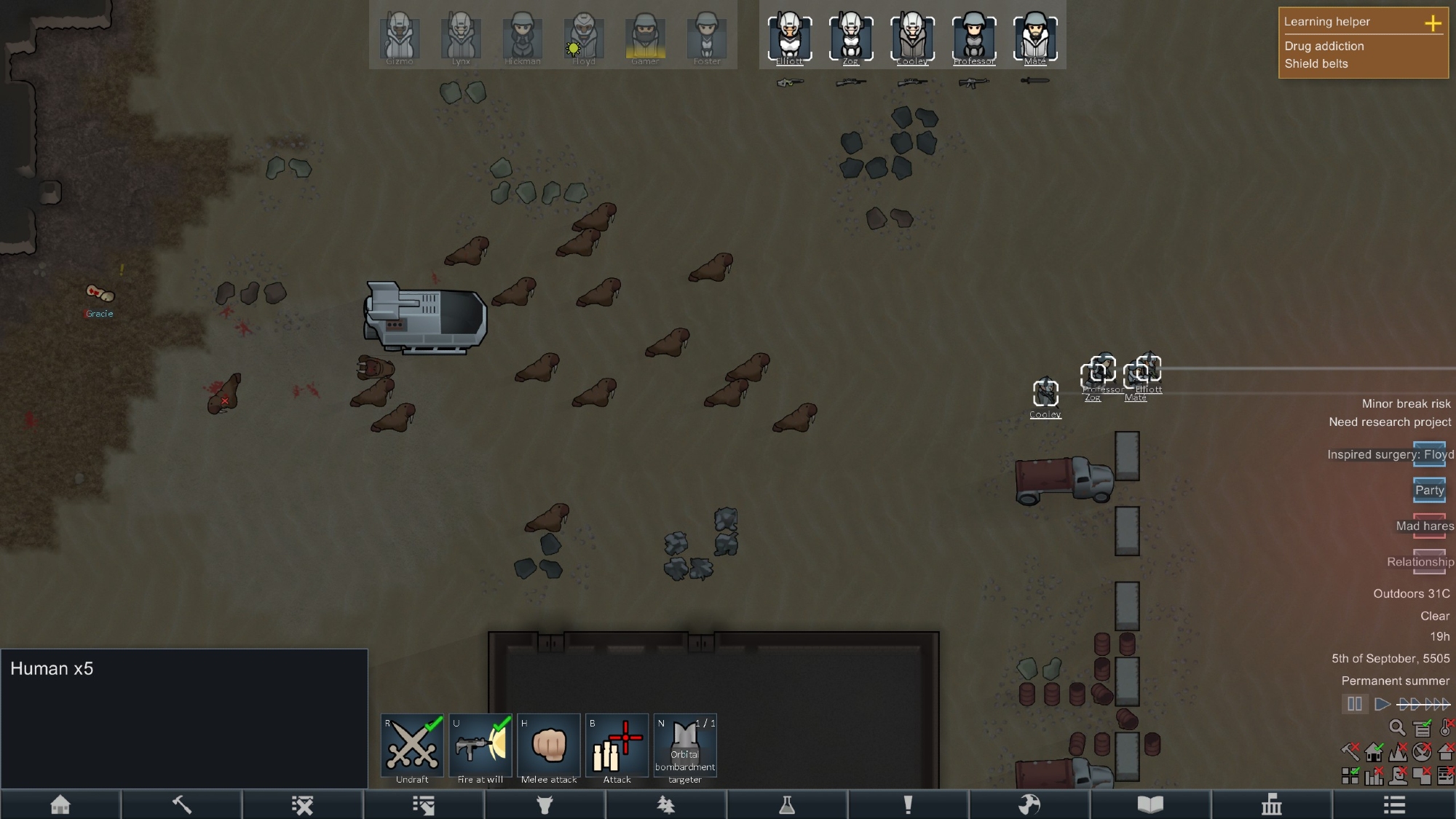
Task: Pause the game with the pause control
Action: [x=1355, y=704]
